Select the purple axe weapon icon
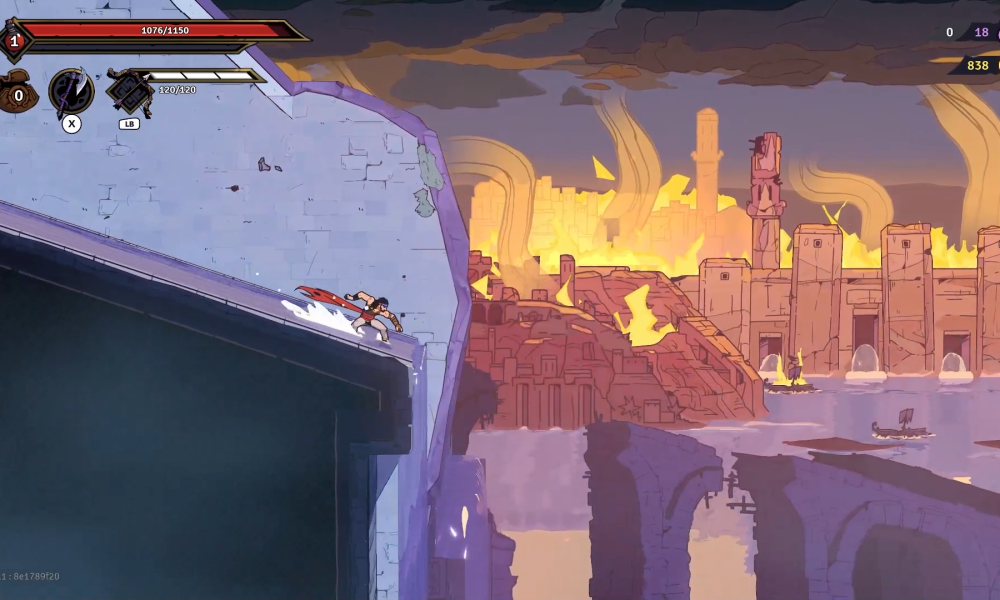1000x600 pixels. coord(71,92)
